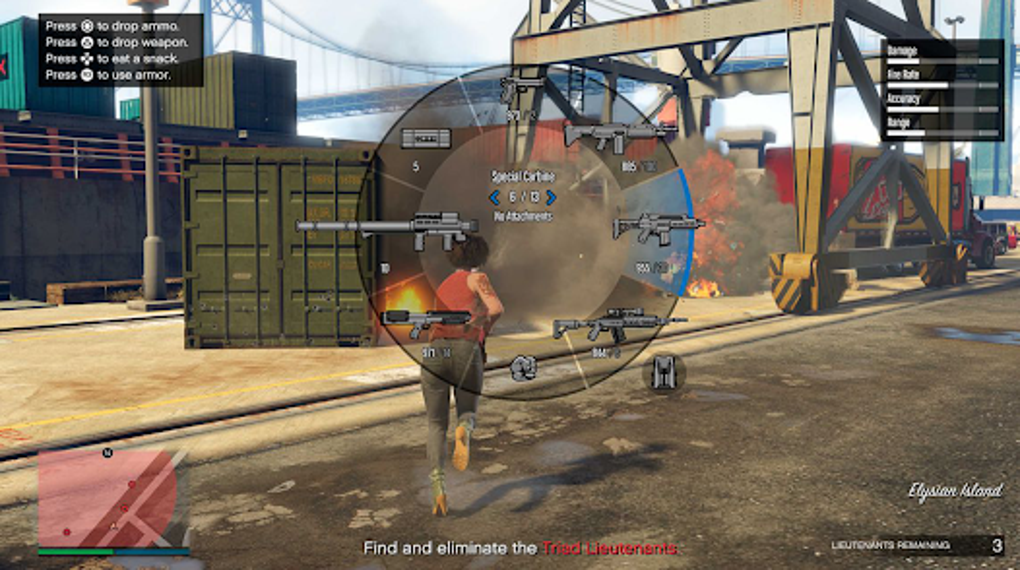Select the fist unarmed slot

point(523,367)
